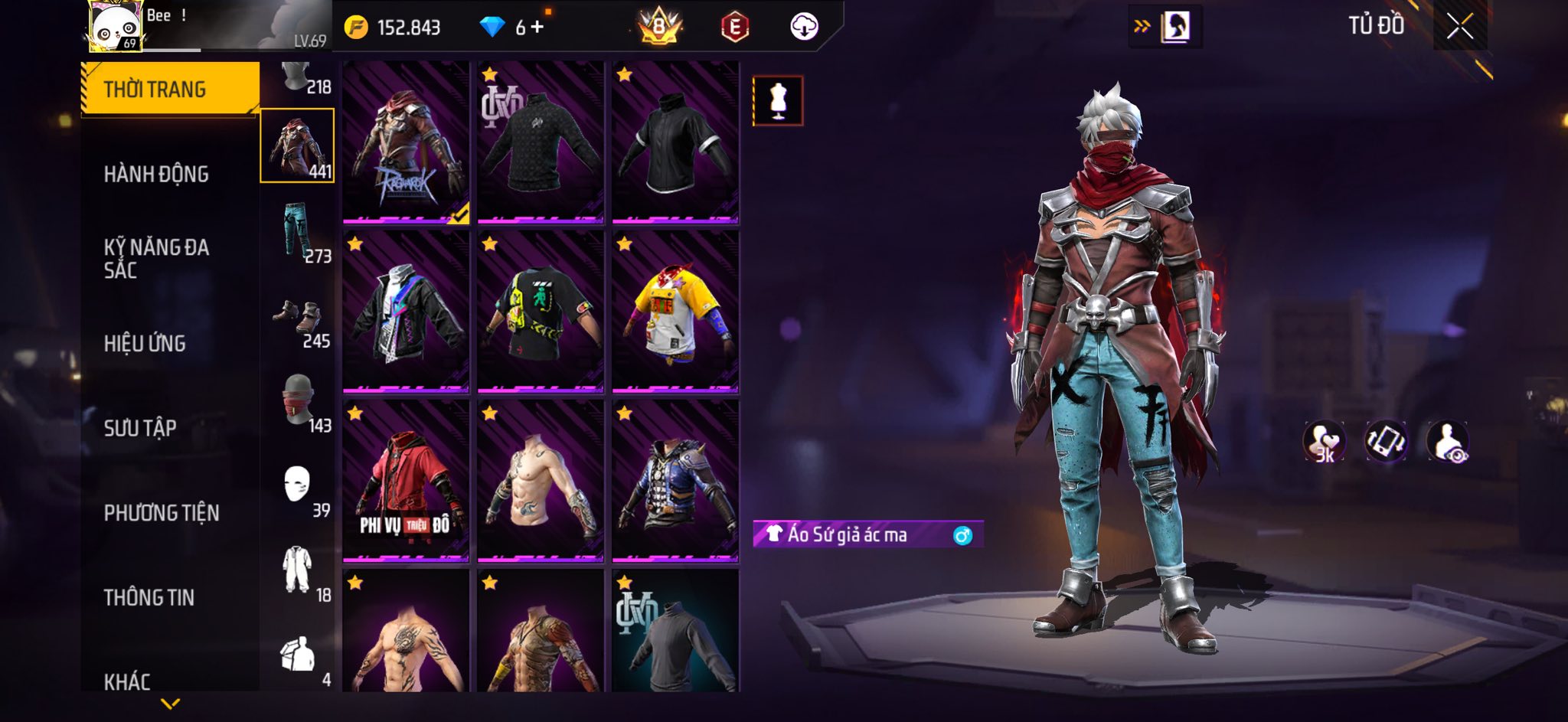Close the wardrobe with the X button
The height and width of the screenshot is (722, 1568).
1459,27
